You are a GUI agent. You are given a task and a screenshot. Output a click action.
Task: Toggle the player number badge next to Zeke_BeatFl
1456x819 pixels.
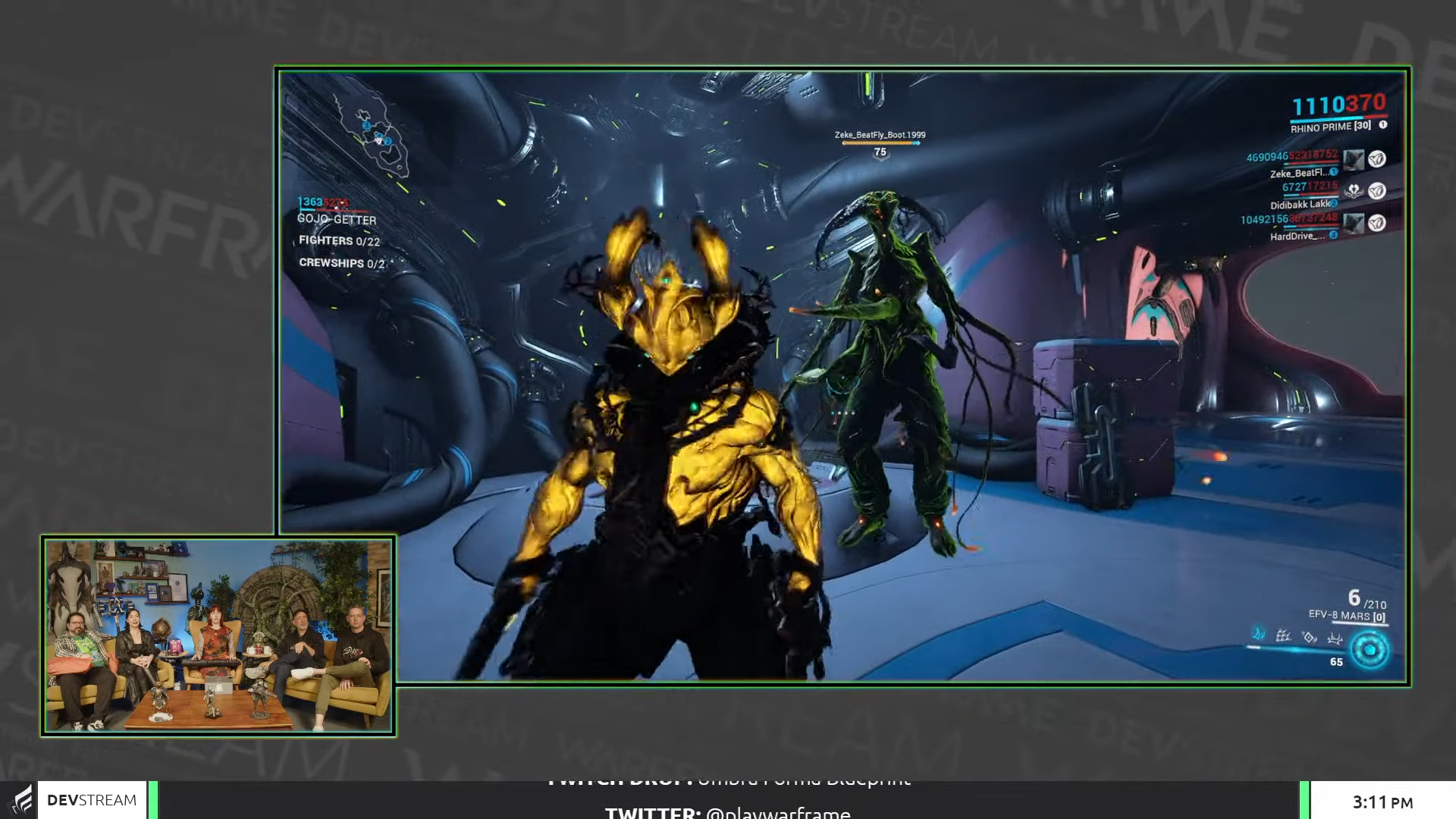pyautogui.click(x=1334, y=172)
